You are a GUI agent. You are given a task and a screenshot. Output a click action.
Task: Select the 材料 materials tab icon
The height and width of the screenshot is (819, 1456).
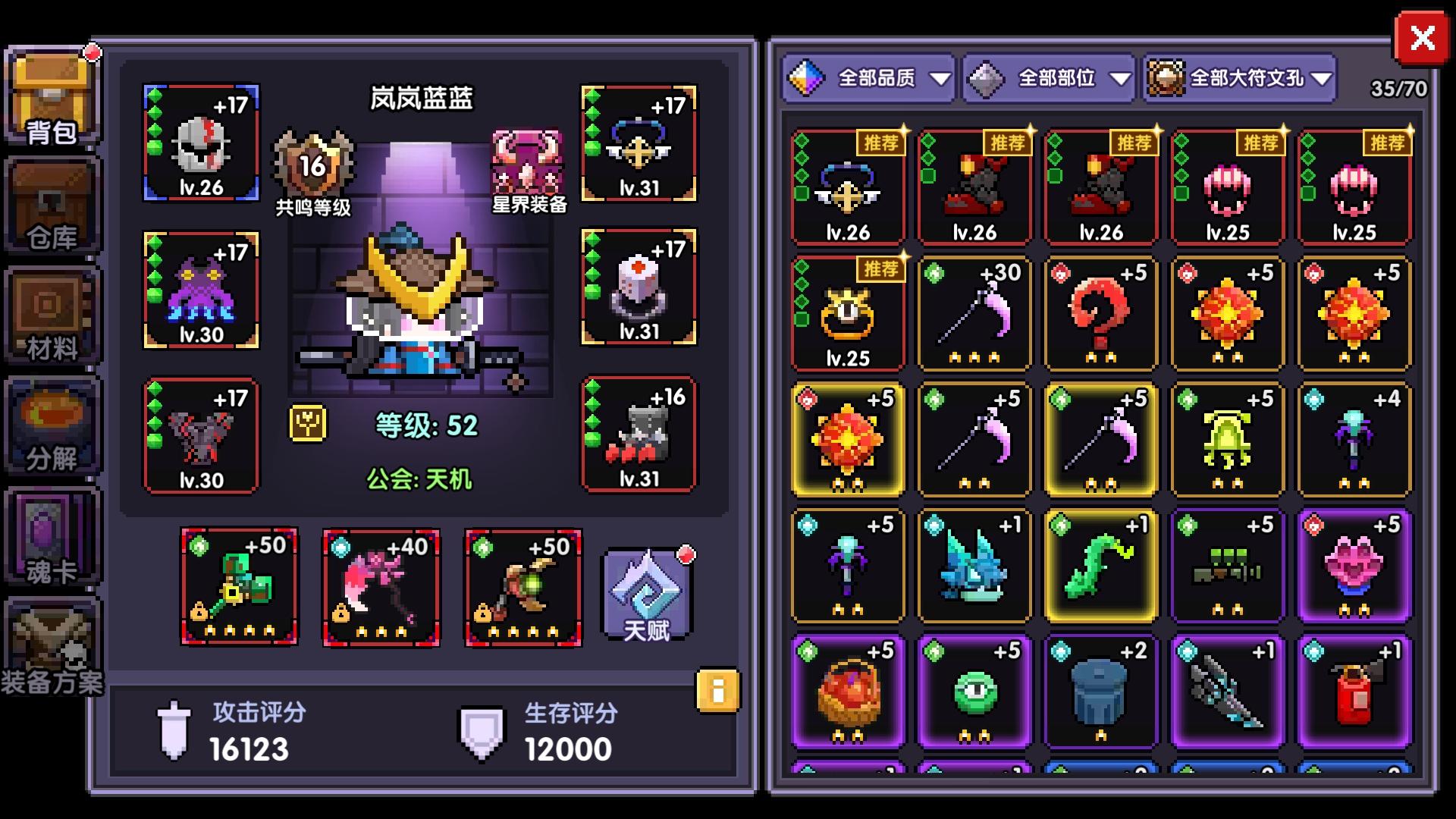pos(52,315)
